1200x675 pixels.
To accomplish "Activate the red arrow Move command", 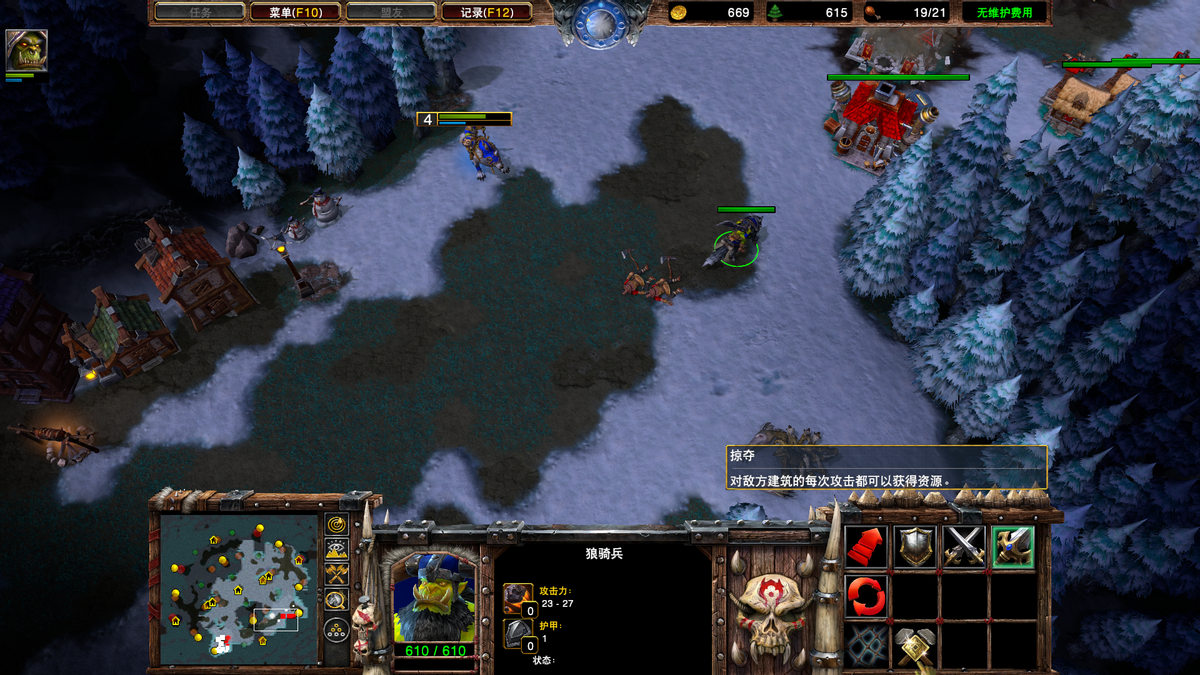I will (866, 547).
